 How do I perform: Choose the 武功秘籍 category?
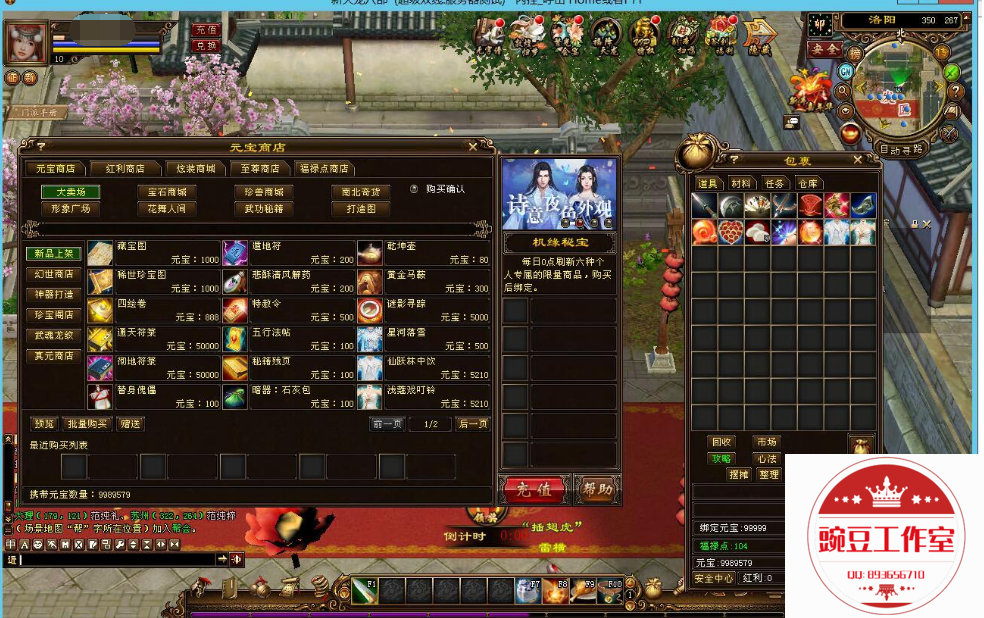[x=264, y=209]
